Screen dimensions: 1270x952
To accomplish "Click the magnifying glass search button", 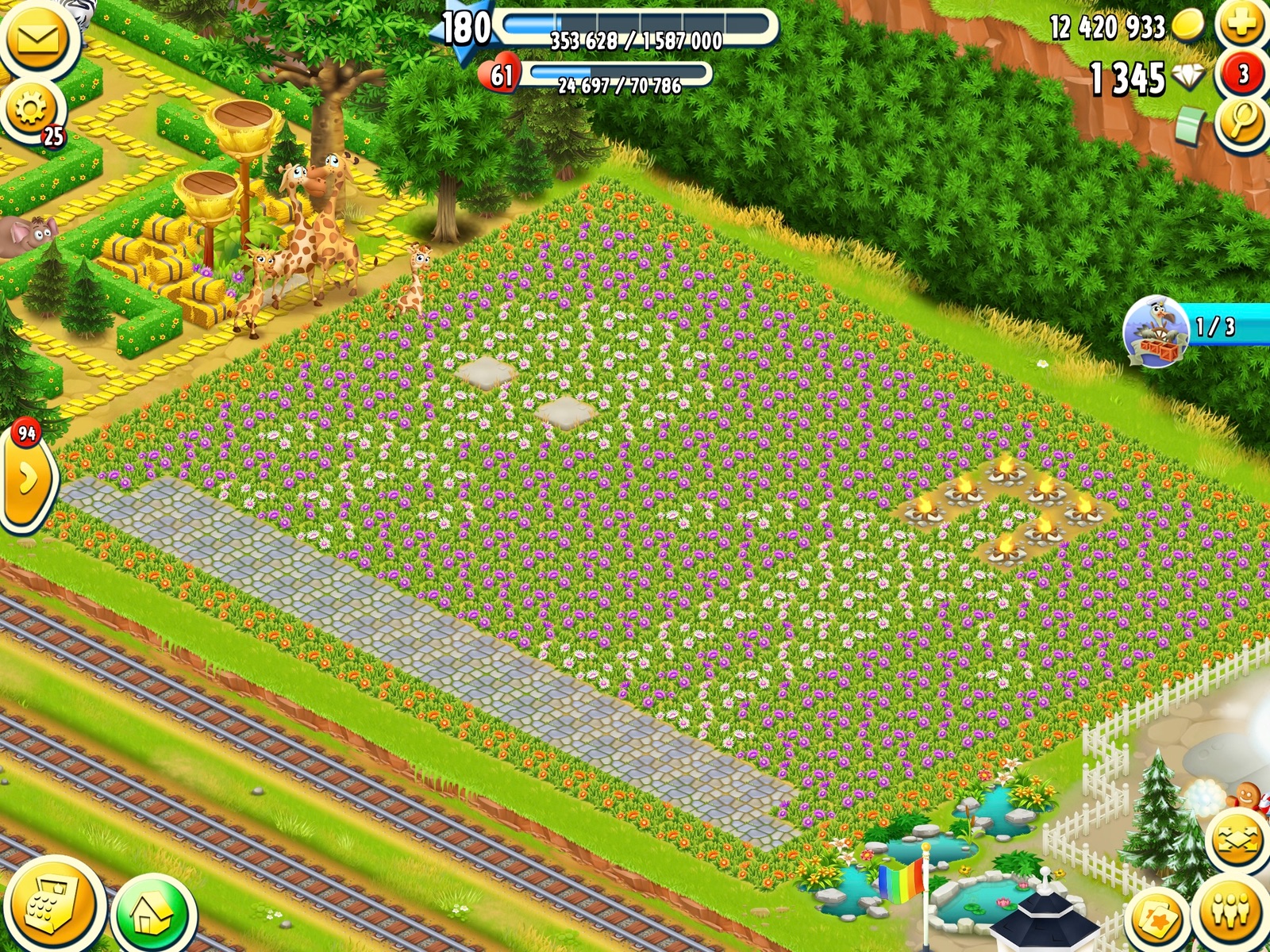I will click(x=1241, y=121).
